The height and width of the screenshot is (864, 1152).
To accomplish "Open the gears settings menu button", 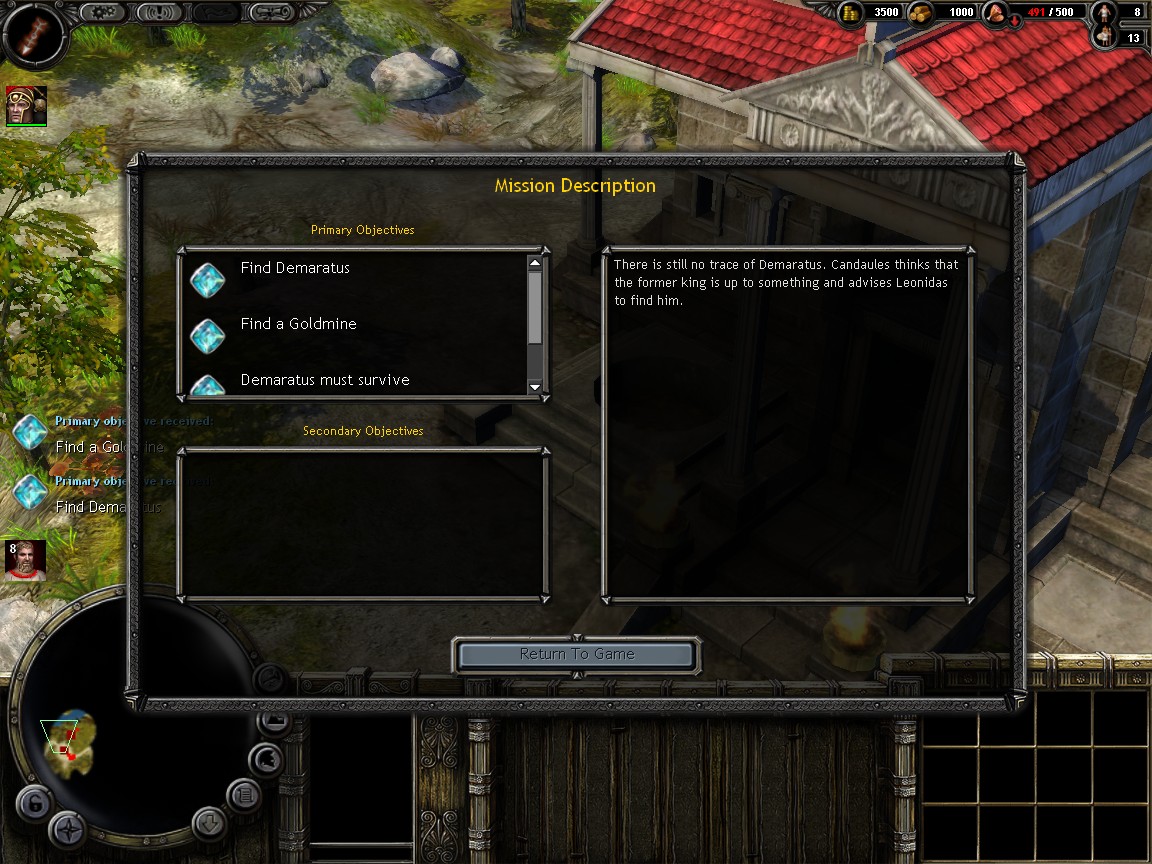I will [103, 12].
